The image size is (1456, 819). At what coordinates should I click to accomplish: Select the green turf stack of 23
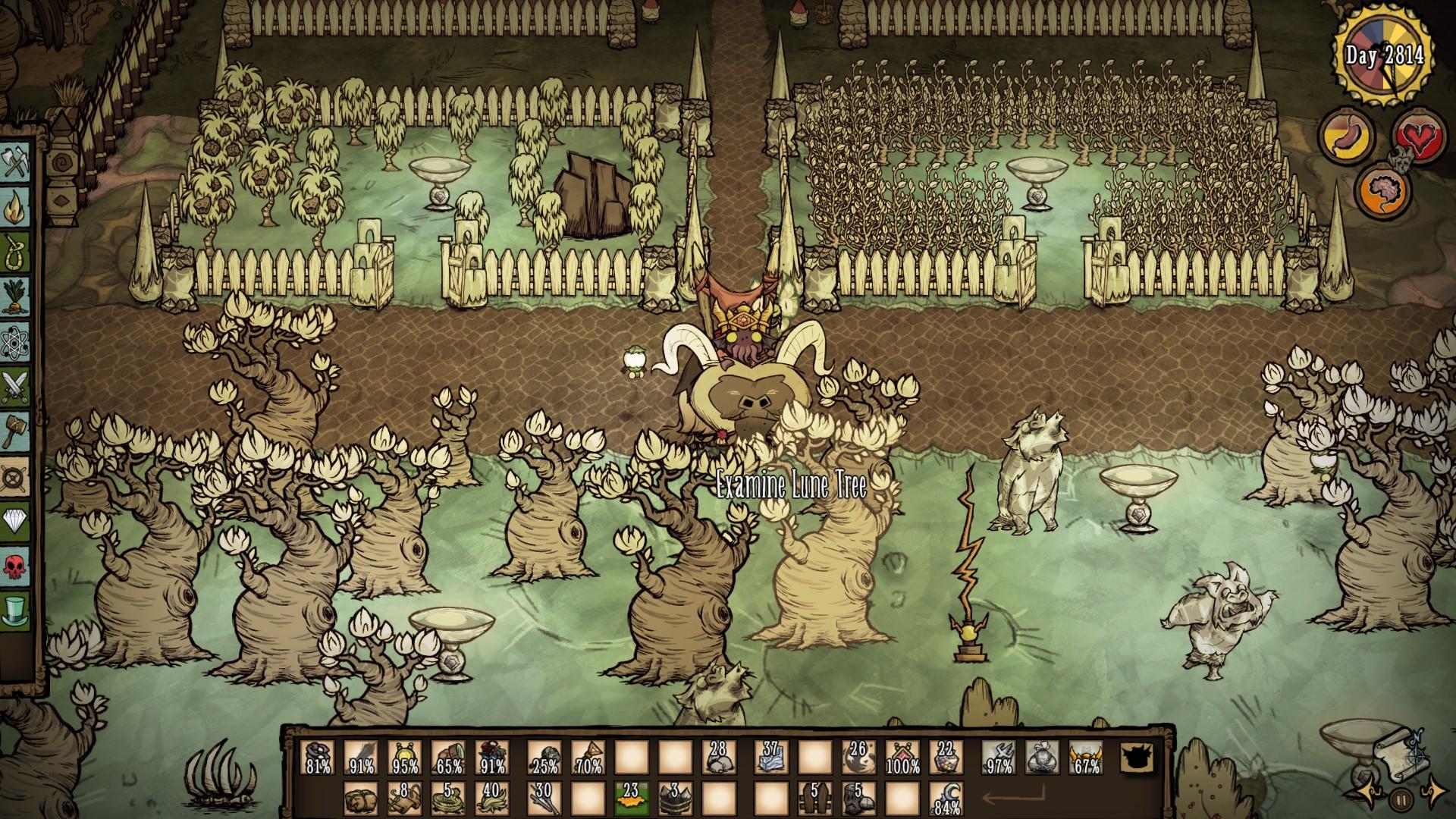pos(631,798)
